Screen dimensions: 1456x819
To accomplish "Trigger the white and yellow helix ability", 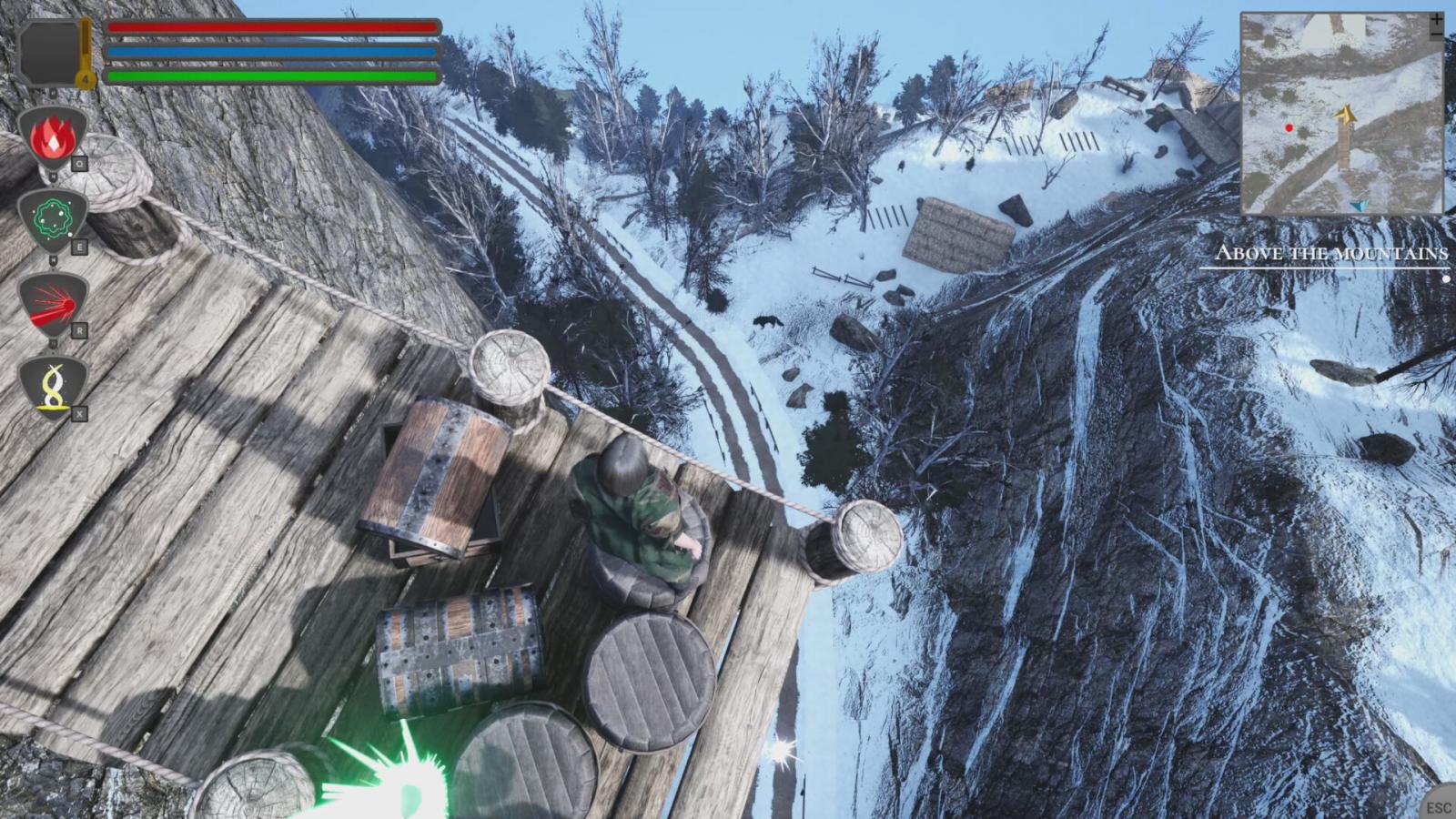I will 52,386.
